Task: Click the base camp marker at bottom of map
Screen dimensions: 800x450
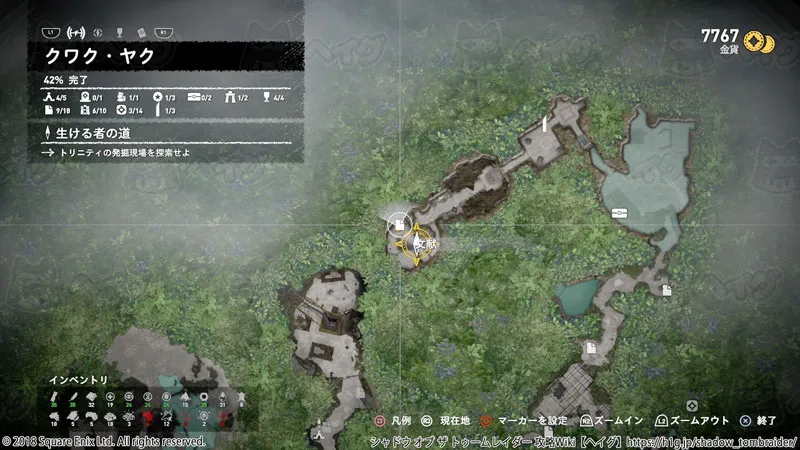Action: 318,434
